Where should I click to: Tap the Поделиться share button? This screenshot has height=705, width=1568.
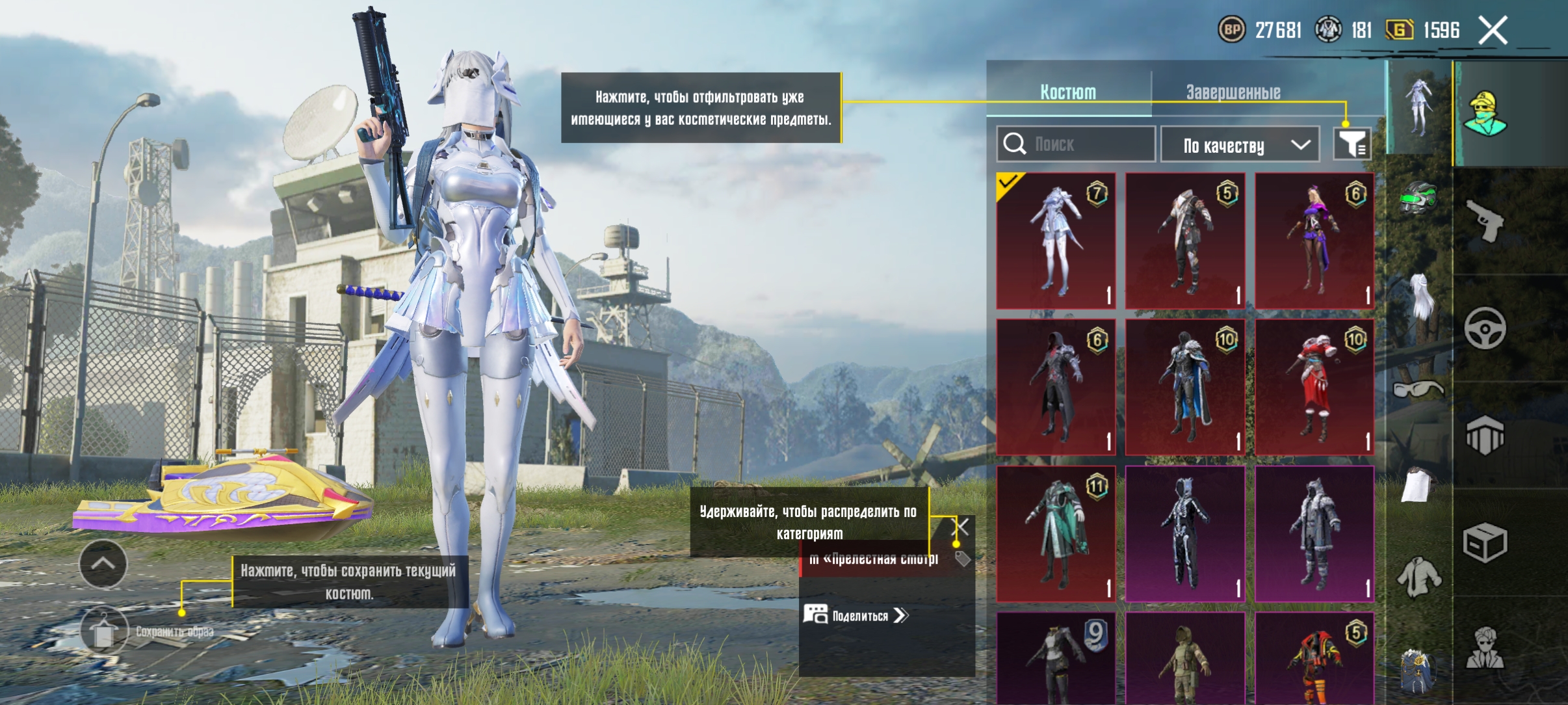[x=856, y=615]
